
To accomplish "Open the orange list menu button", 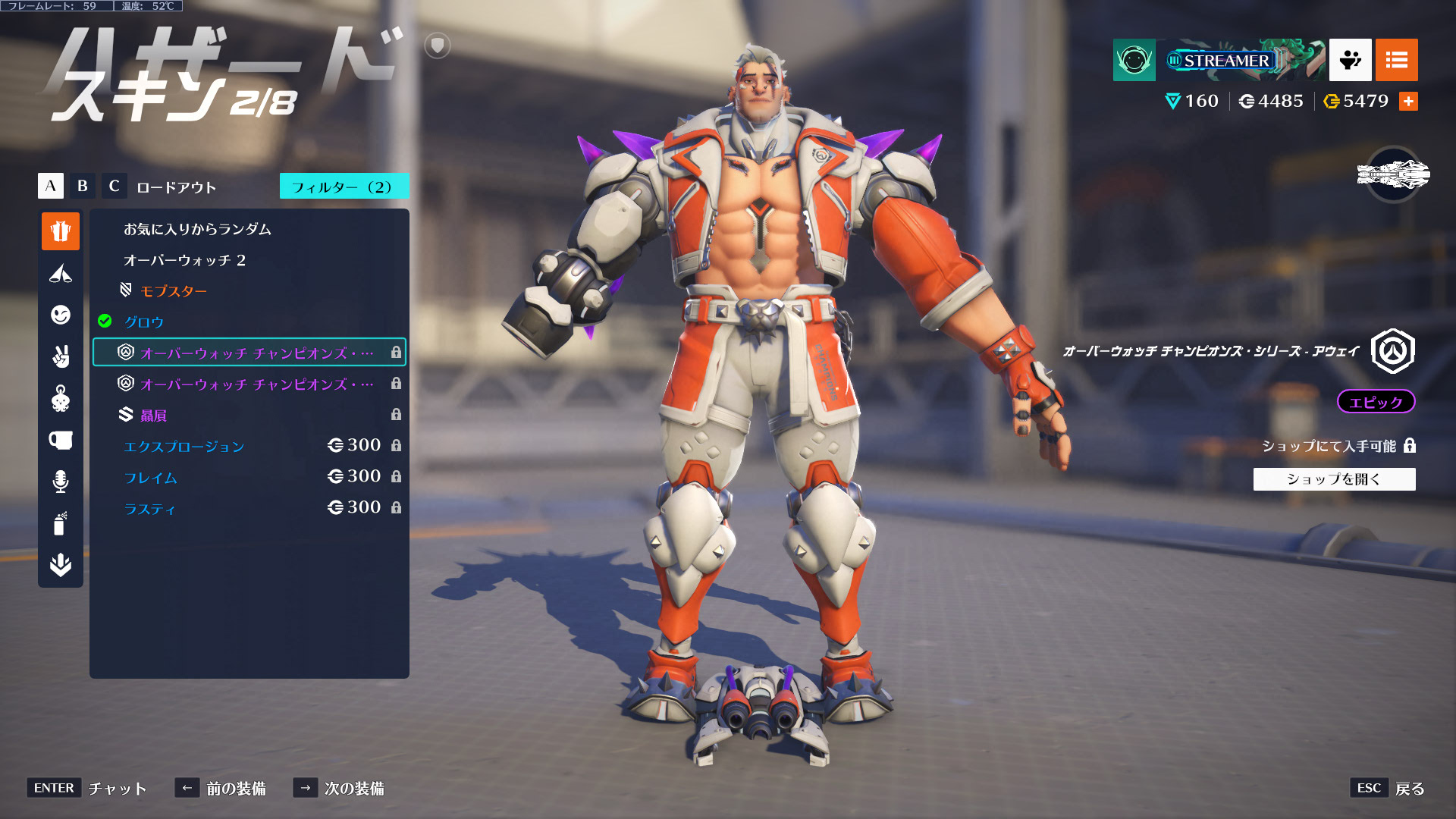I will click(x=1396, y=60).
